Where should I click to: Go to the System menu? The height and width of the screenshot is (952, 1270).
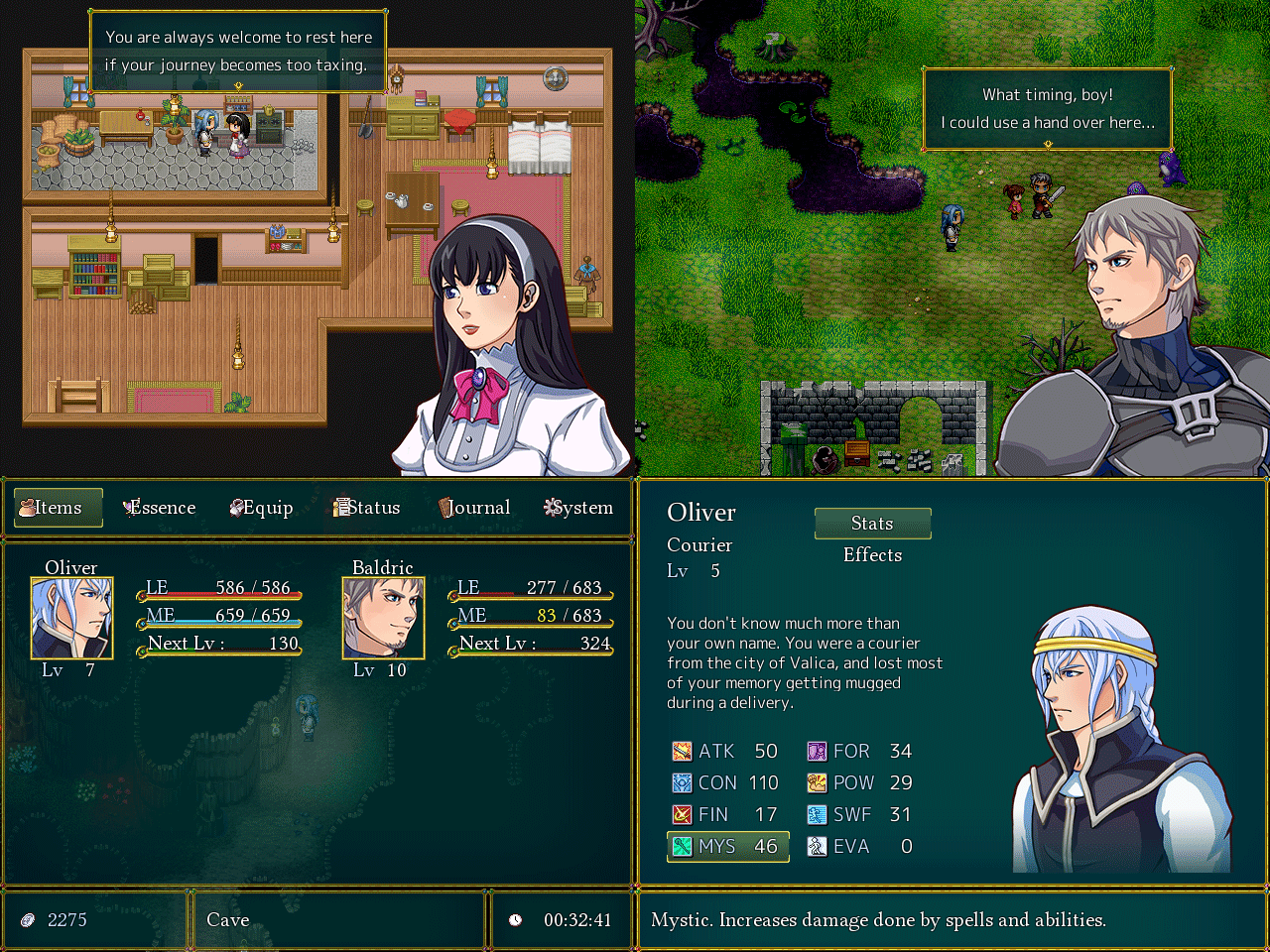[x=578, y=508]
